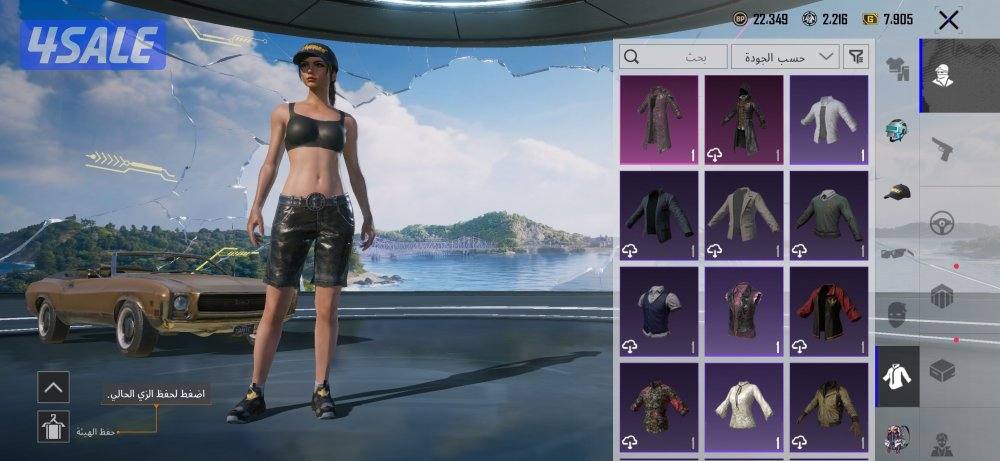Close the inventory with the X button

point(948,20)
